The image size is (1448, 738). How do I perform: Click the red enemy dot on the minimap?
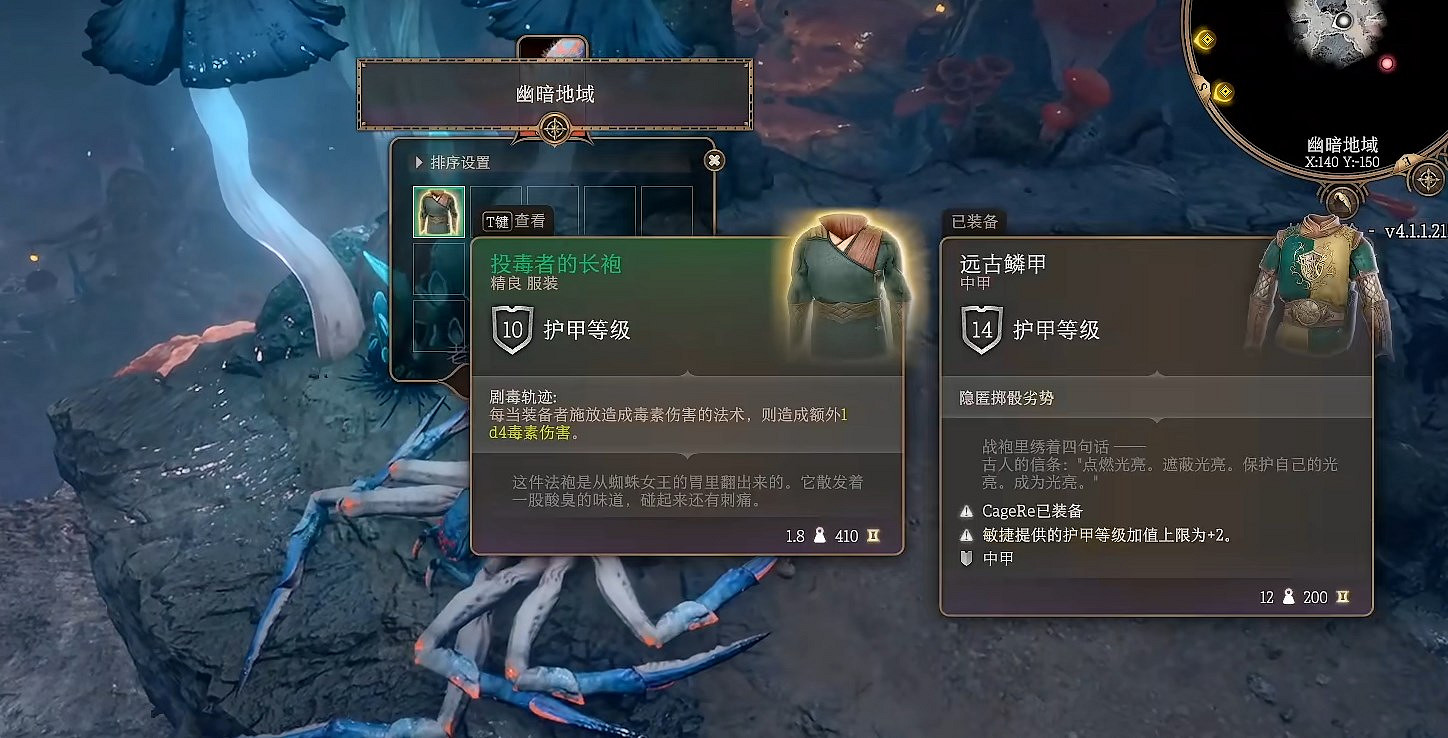(x=1388, y=63)
